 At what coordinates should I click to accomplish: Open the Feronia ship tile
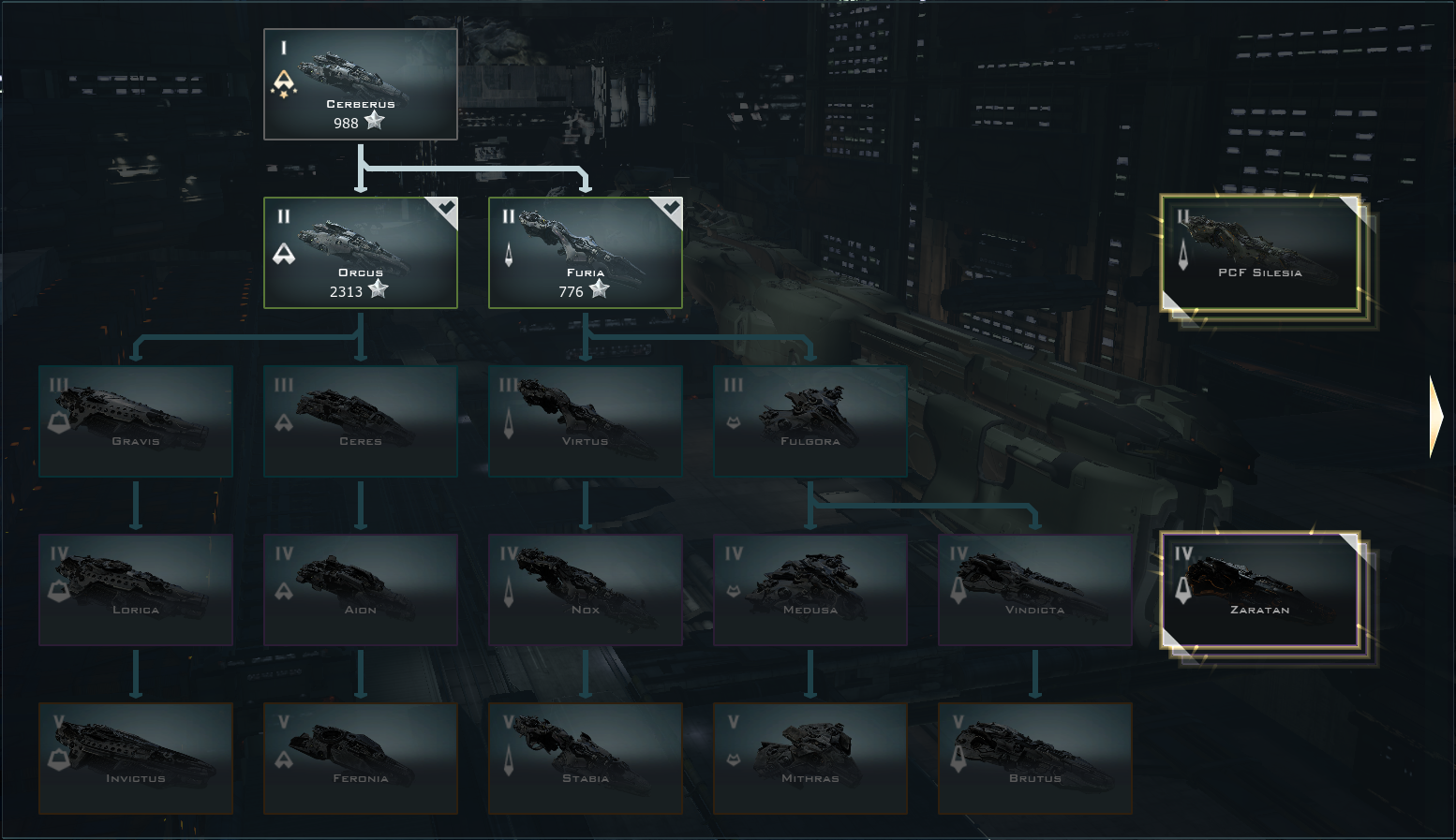[x=361, y=759]
